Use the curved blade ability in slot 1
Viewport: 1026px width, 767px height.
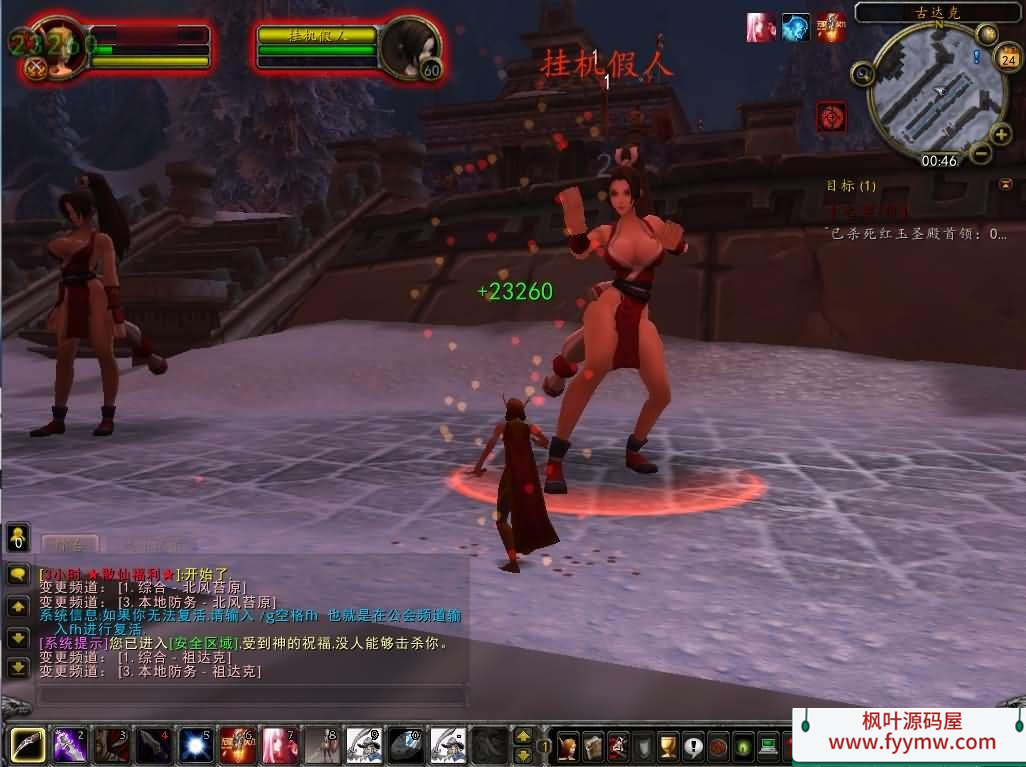pos(26,745)
